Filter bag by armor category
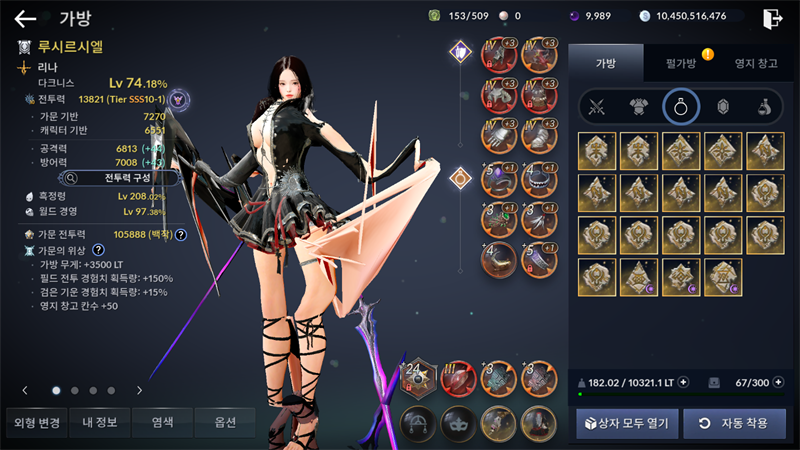This screenshot has width=800, height=450. pos(638,107)
